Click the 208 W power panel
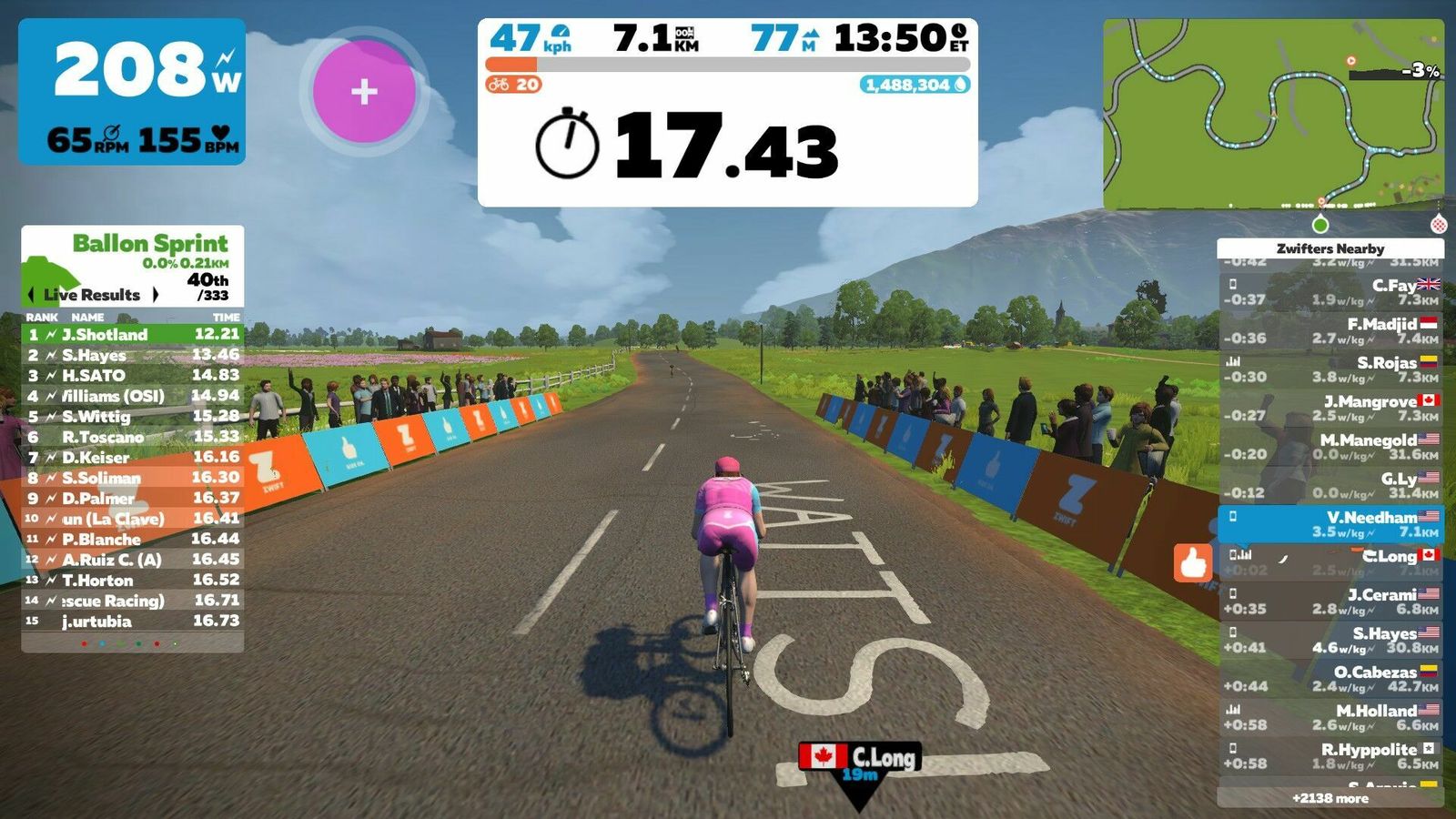This screenshot has height=819, width=1456. pyautogui.click(x=132, y=91)
